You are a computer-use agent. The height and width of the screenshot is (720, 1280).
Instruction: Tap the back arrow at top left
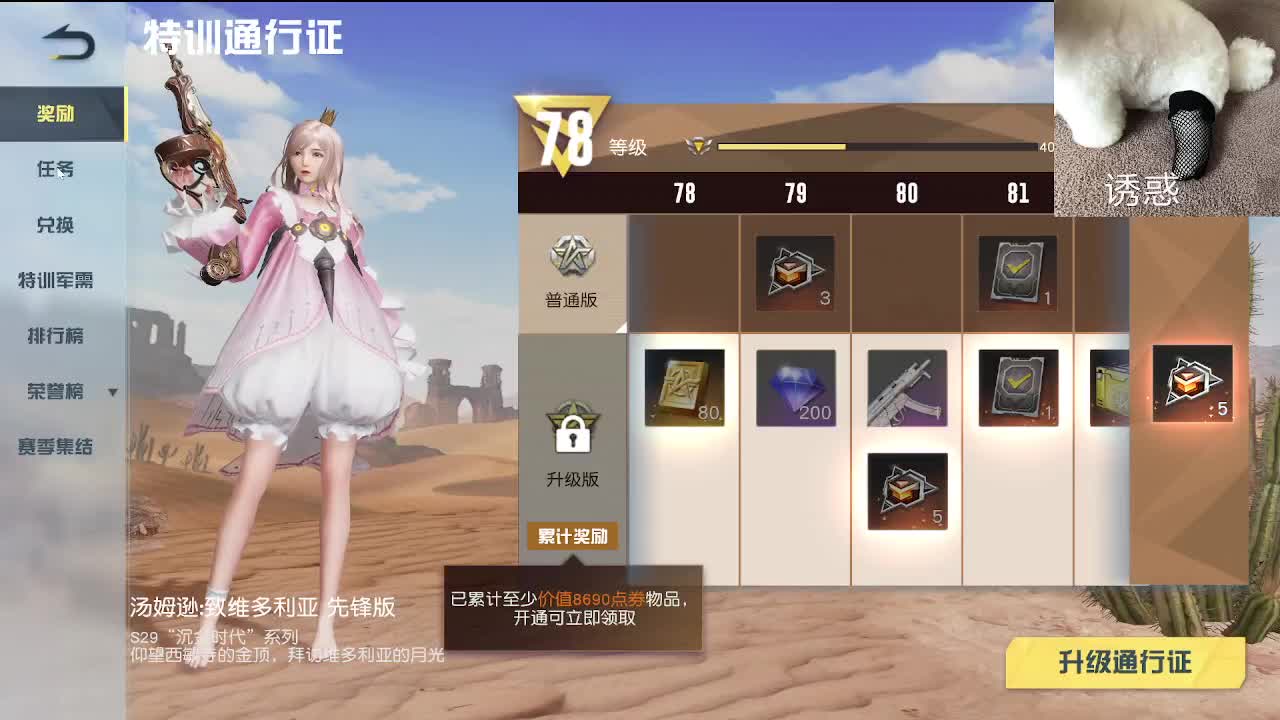click(65, 42)
